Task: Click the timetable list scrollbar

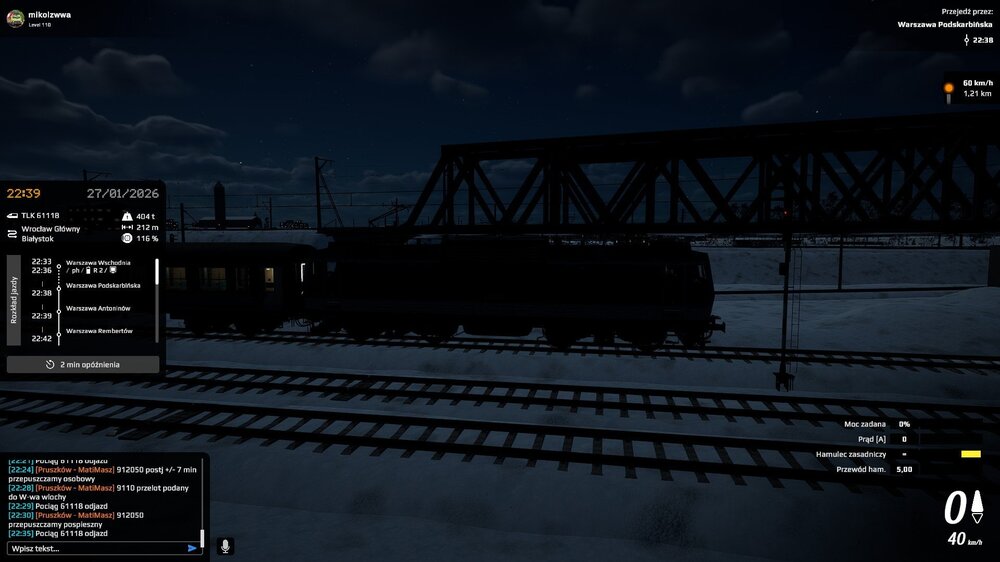Action: click(x=157, y=273)
